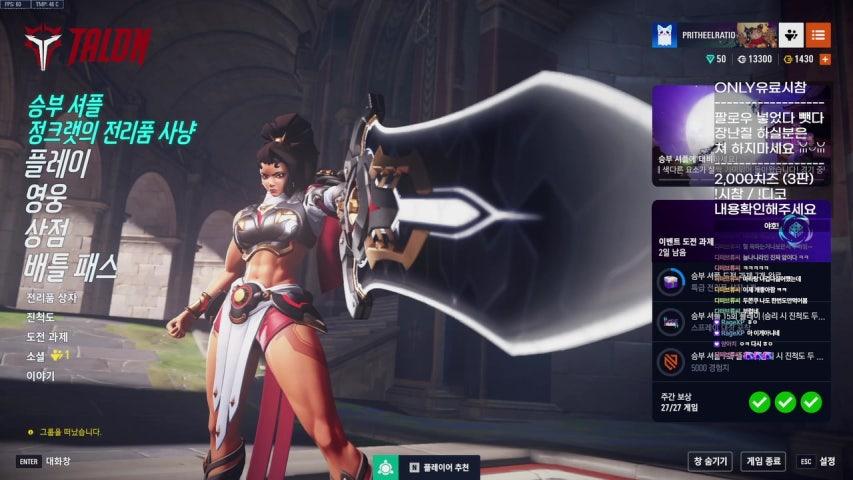Open the 도전 과제 (Challenges) menu entry
This screenshot has width=853, height=480.
[x=47, y=336]
